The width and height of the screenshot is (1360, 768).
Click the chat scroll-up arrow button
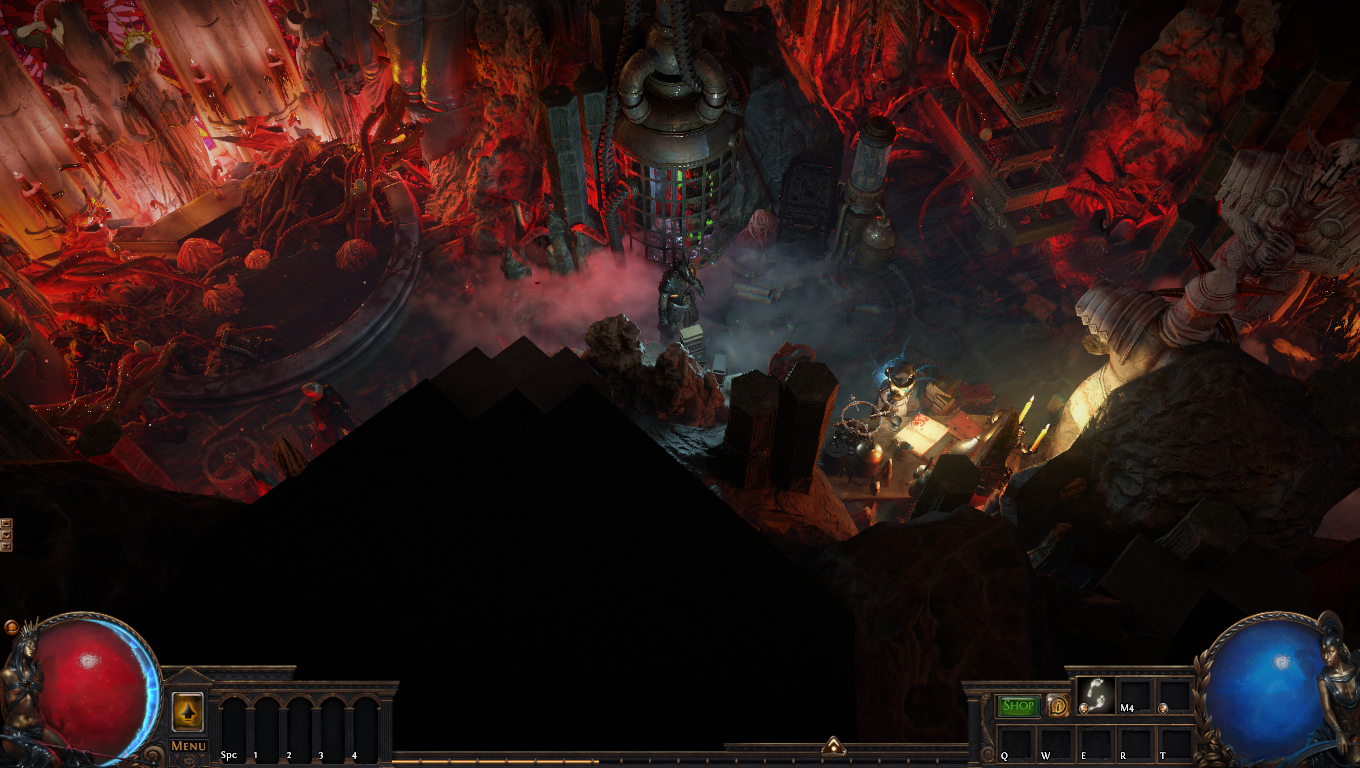tap(6, 523)
